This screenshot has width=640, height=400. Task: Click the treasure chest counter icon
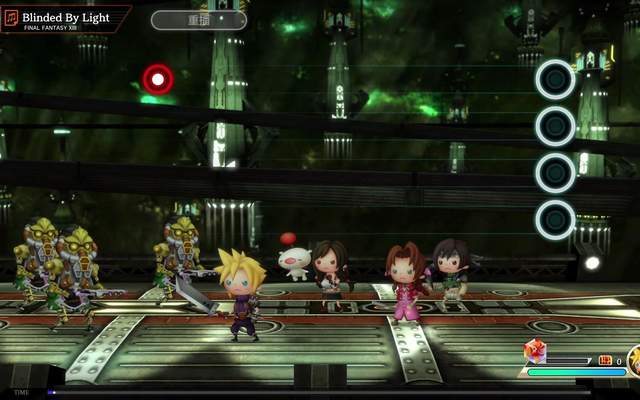click(x=605, y=360)
